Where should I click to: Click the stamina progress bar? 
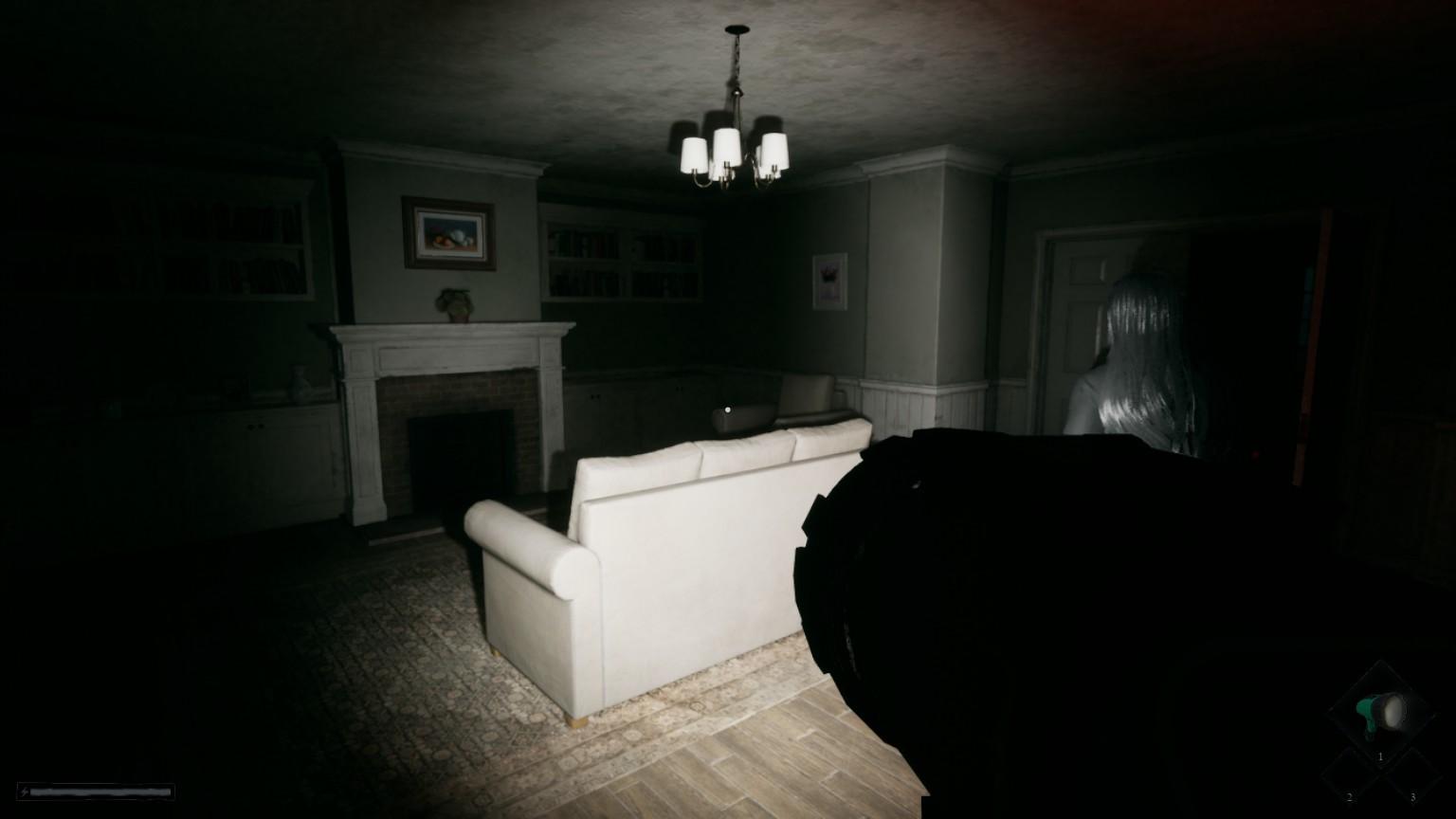pos(100,792)
